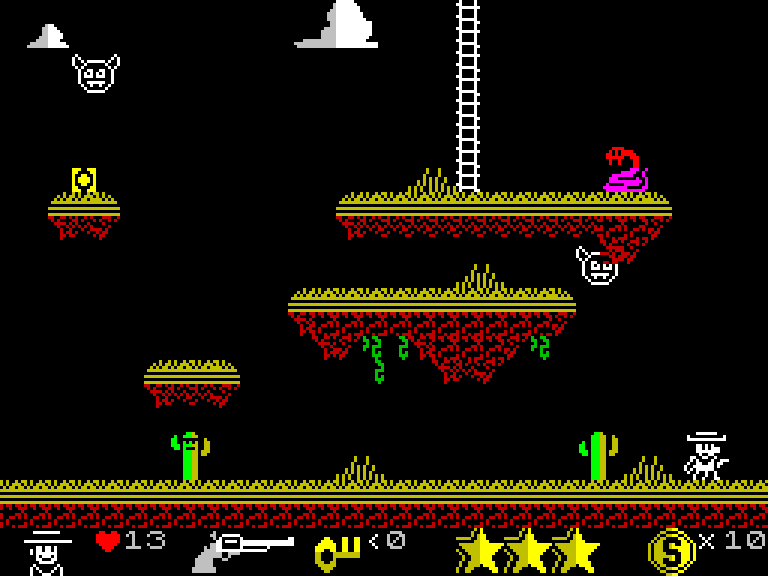768x576 pixels.
Task: Click the yellow key inventory icon
Action: [x=338, y=551]
